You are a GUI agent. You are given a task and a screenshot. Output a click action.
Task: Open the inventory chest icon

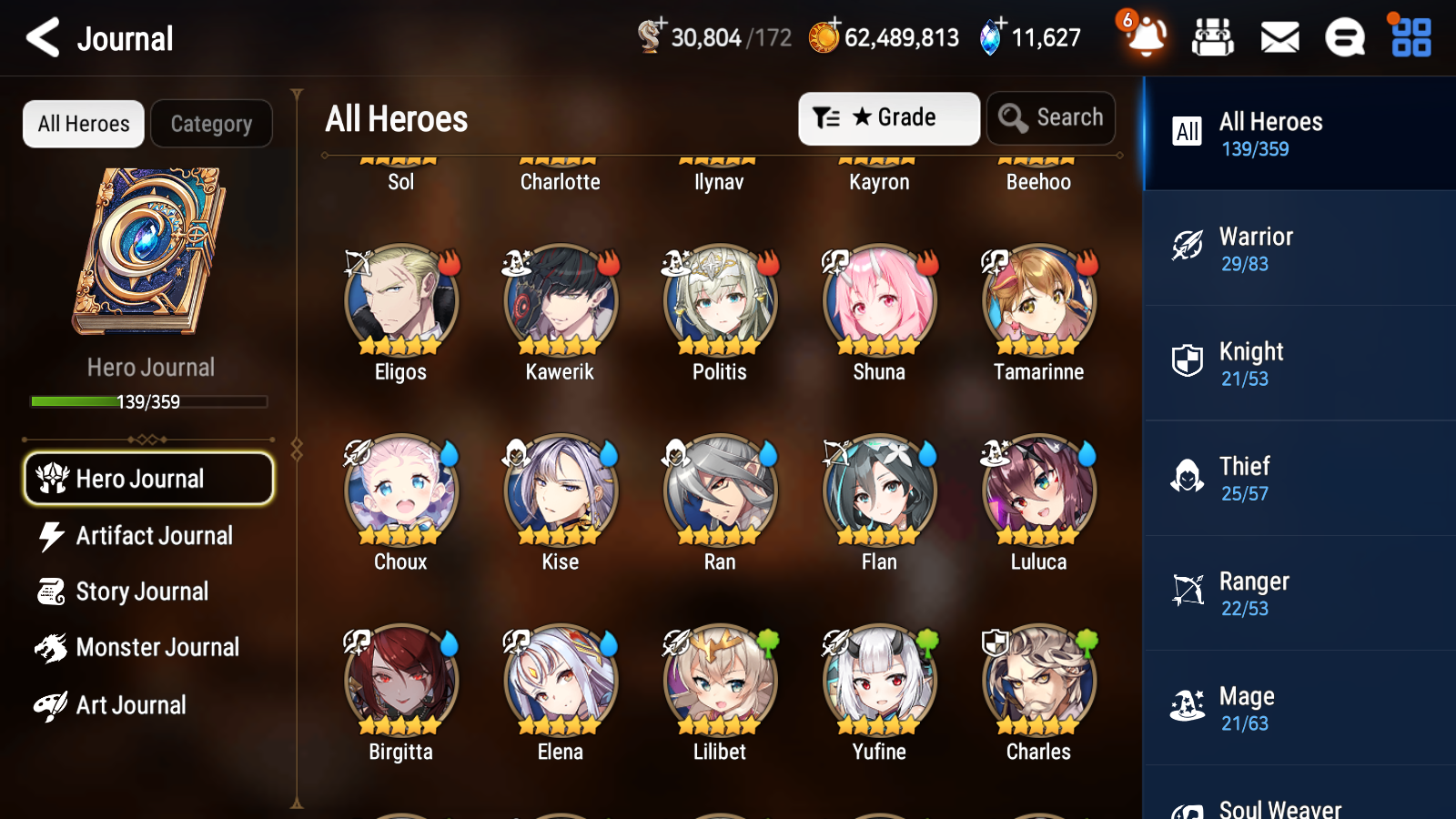click(x=1213, y=37)
